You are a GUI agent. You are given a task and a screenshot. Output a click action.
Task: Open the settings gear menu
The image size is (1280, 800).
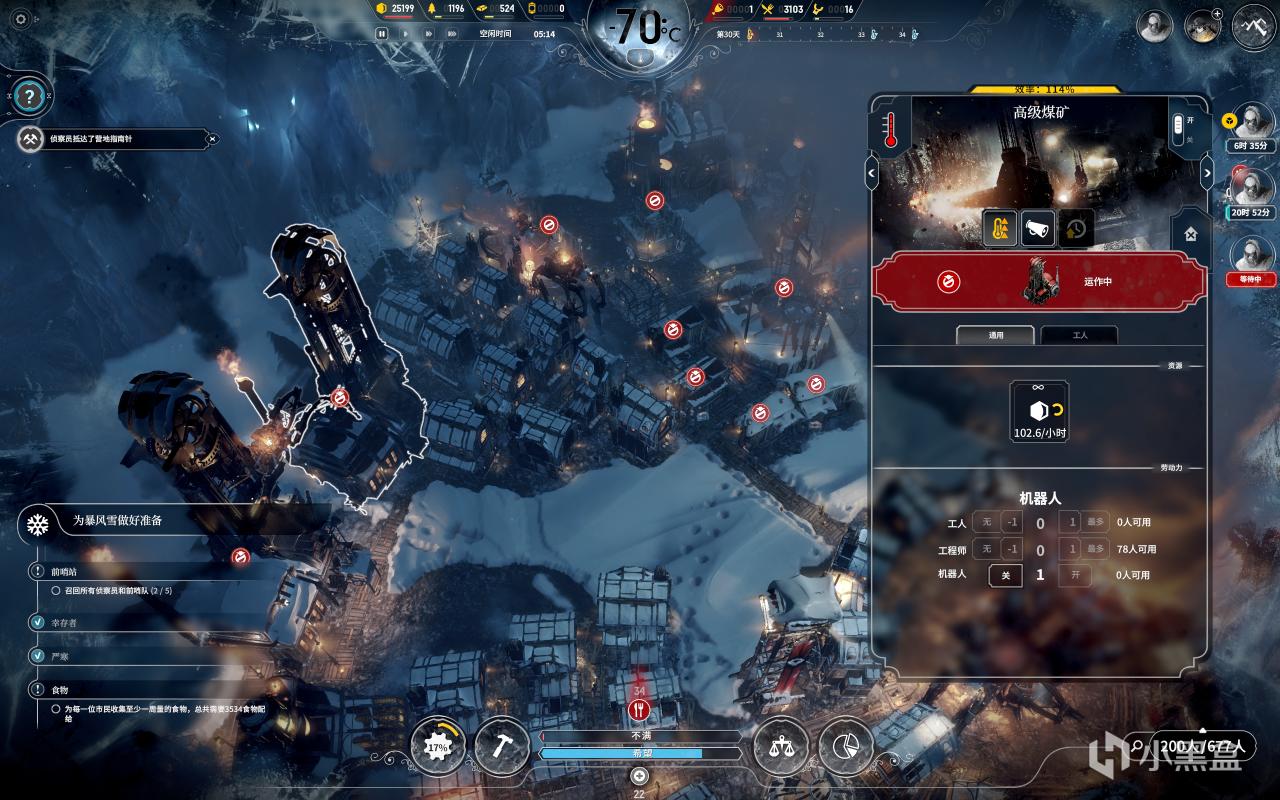click(x=20, y=19)
